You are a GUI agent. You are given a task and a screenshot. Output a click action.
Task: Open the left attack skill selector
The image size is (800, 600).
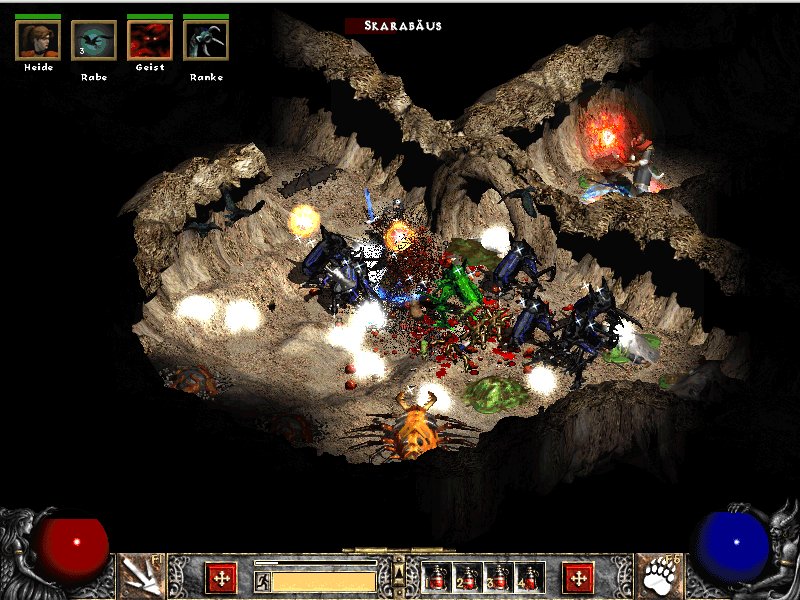coord(140,577)
